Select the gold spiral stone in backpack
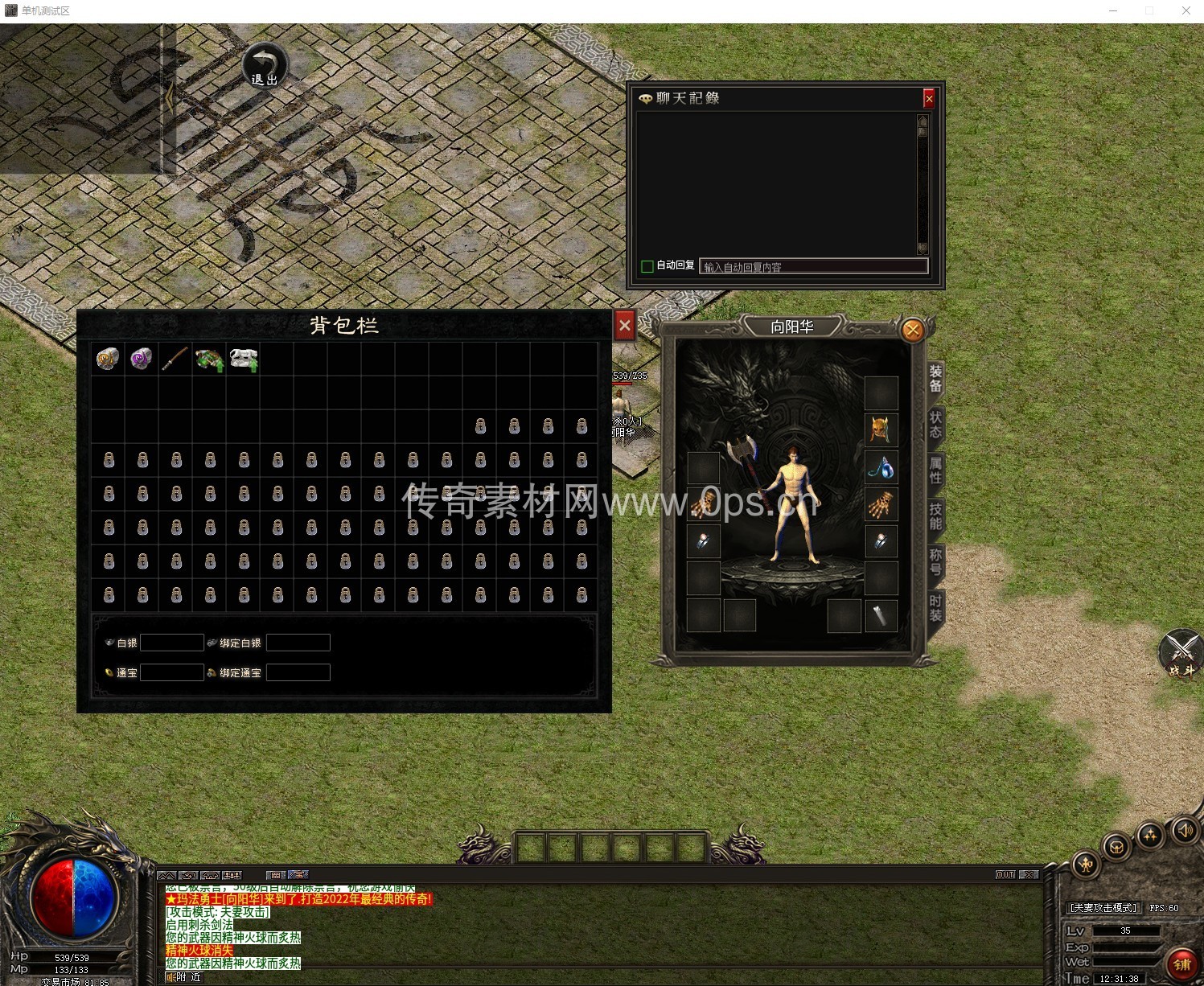 108,359
